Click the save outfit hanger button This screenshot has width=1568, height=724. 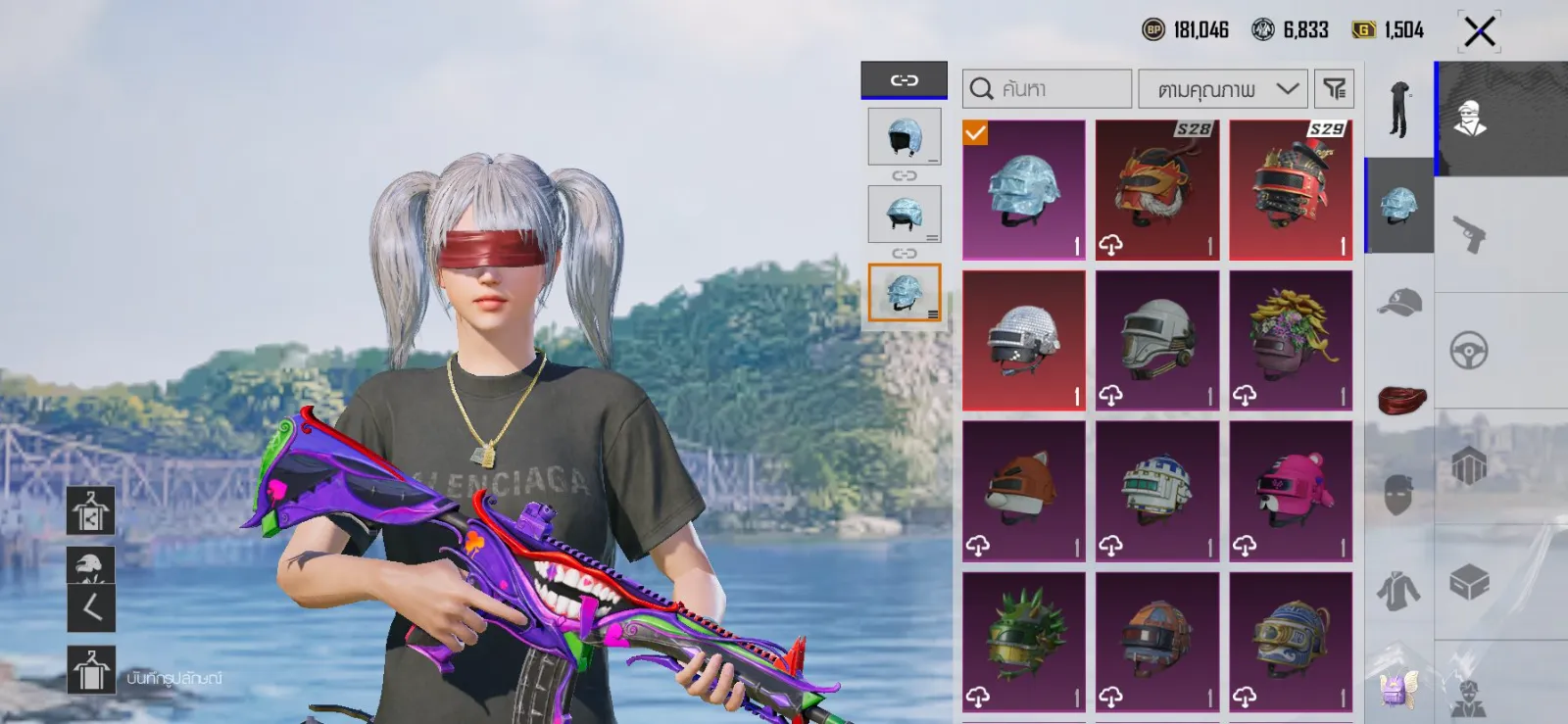pyautogui.click(x=91, y=671)
